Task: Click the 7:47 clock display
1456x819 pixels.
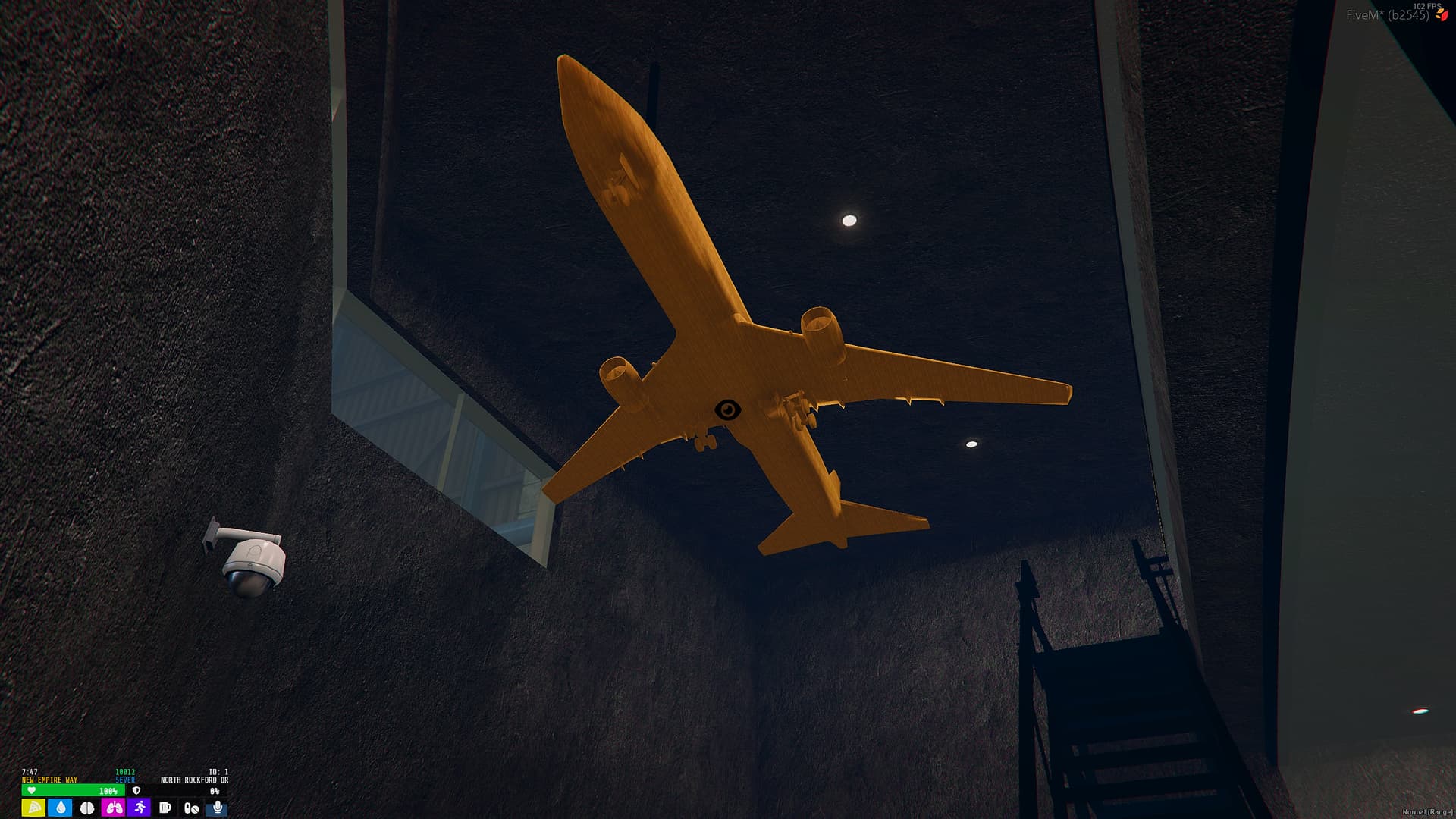Action: tap(30, 772)
